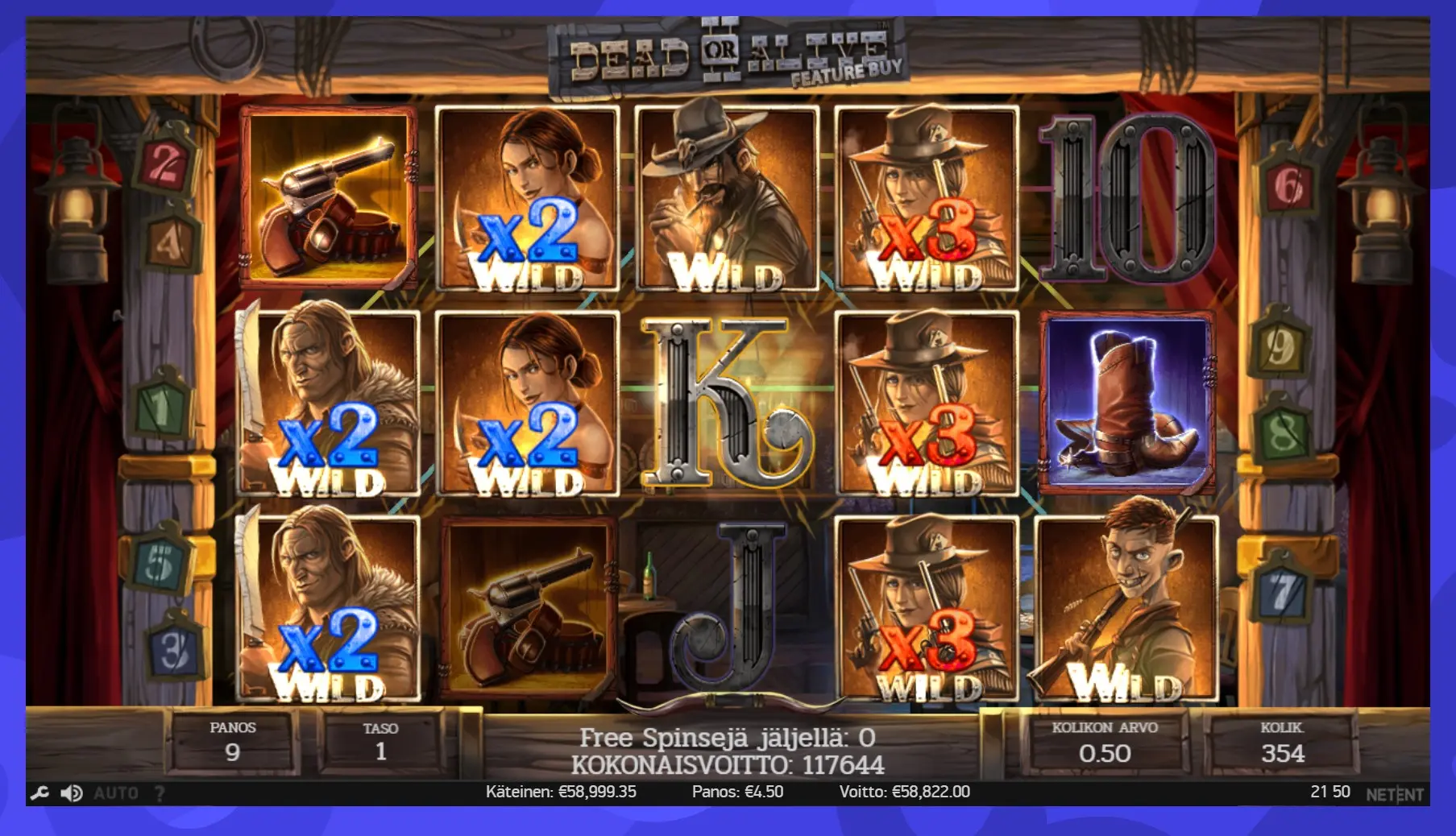Show the question mark help page

click(x=160, y=793)
